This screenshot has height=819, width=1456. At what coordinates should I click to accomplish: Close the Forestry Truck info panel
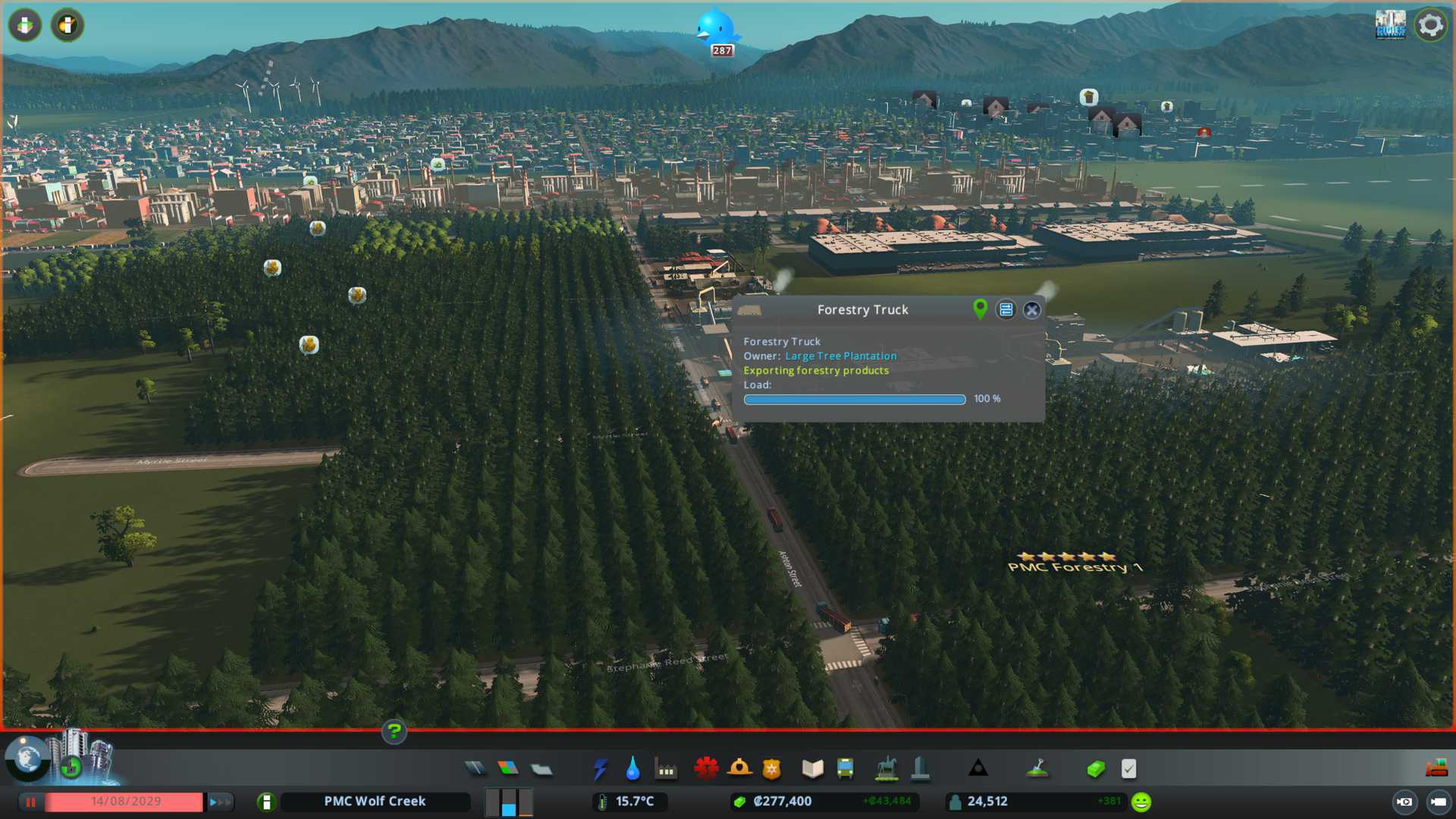tap(1031, 309)
